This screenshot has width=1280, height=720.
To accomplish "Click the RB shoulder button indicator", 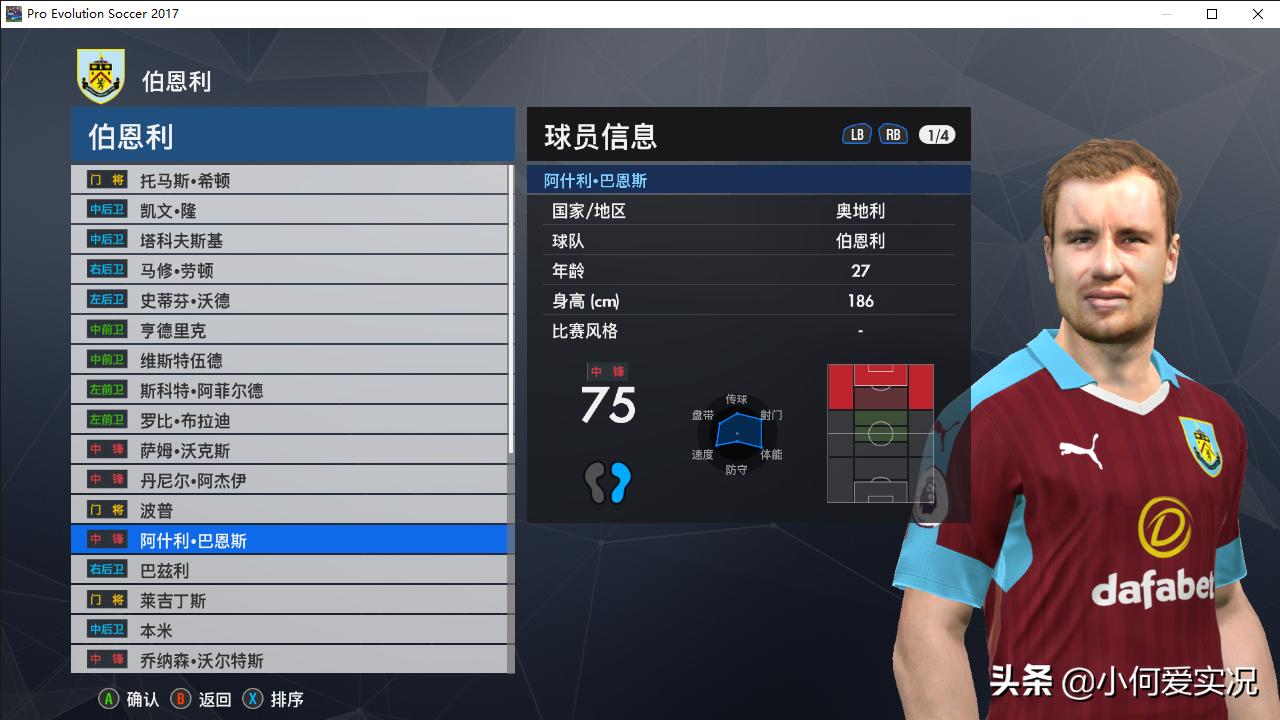I will (892, 132).
